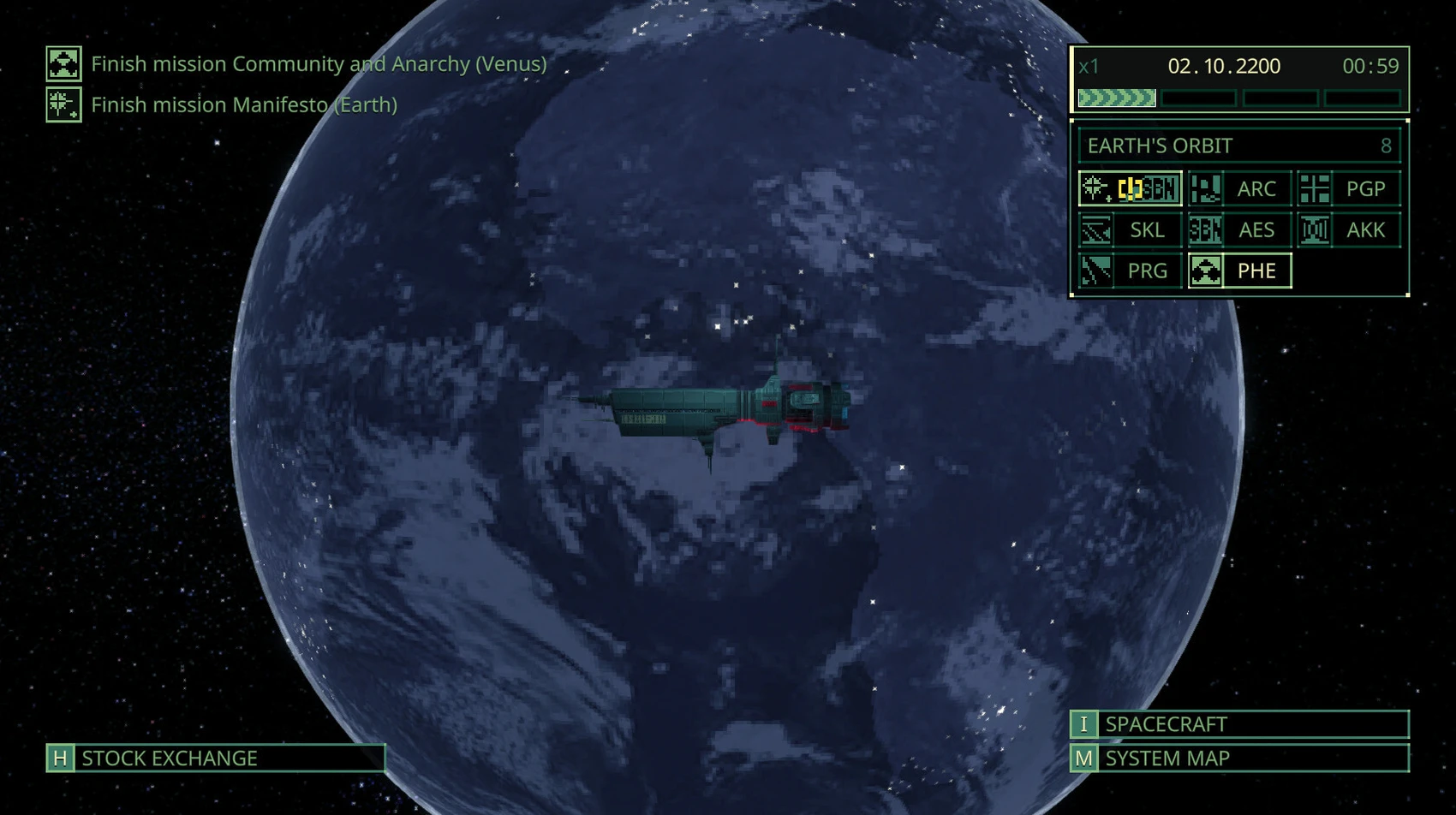Open the System Map

pyautogui.click(x=1238, y=758)
